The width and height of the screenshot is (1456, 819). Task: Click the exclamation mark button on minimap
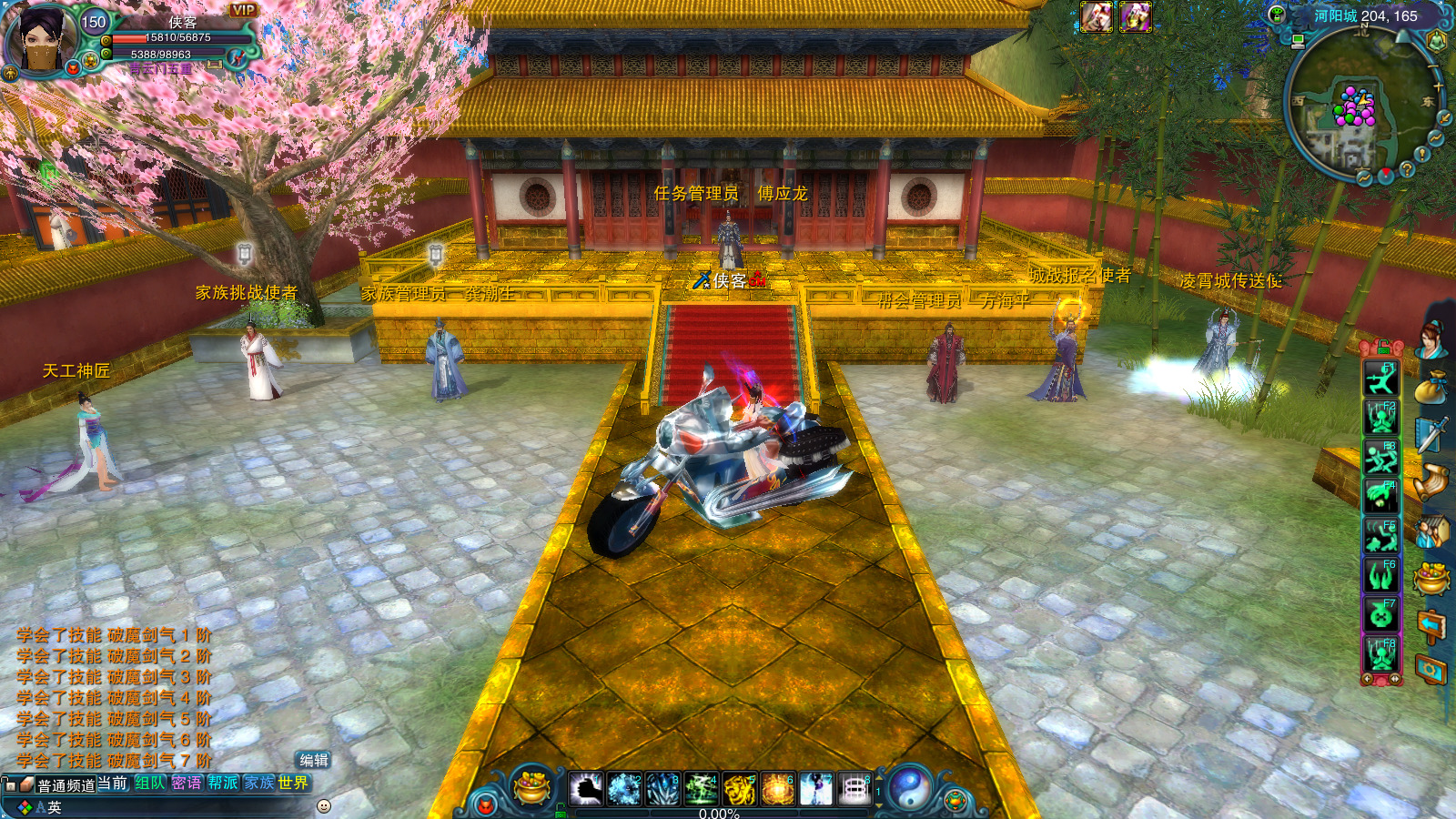point(1422,155)
